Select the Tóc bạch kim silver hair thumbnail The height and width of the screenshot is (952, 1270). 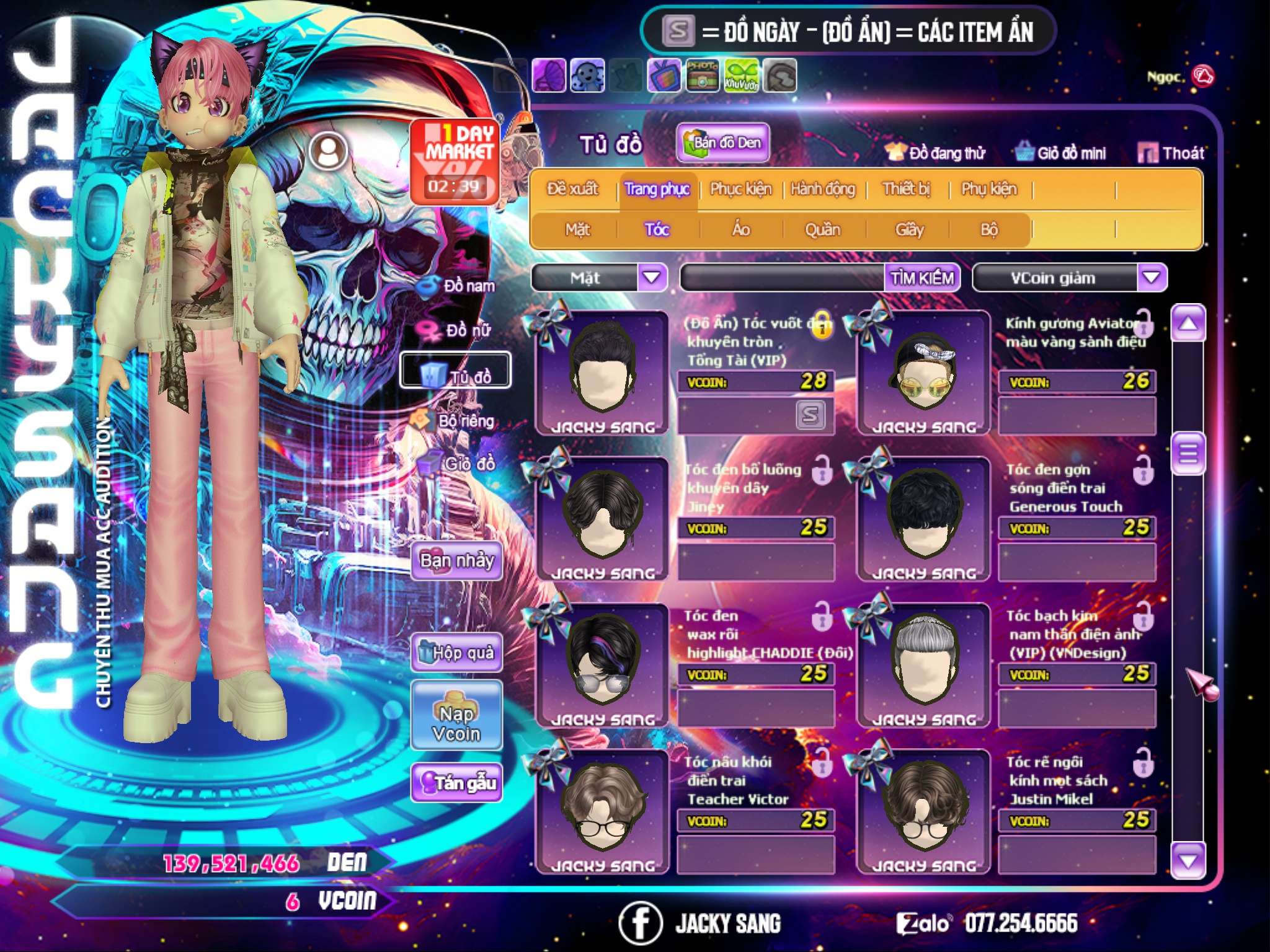tap(923, 664)
